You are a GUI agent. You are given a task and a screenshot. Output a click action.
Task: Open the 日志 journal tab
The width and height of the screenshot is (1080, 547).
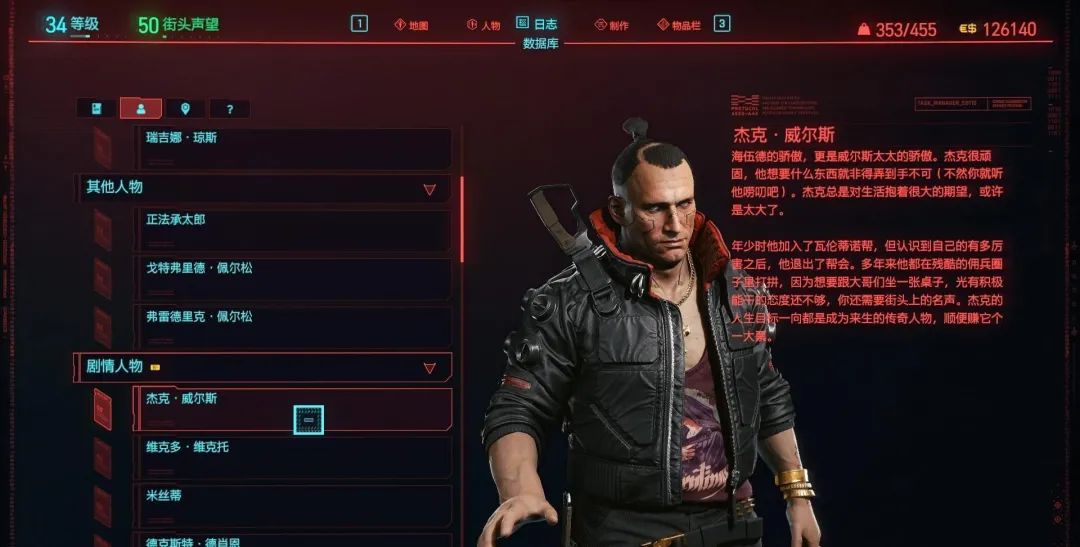(x=537, y=24)
